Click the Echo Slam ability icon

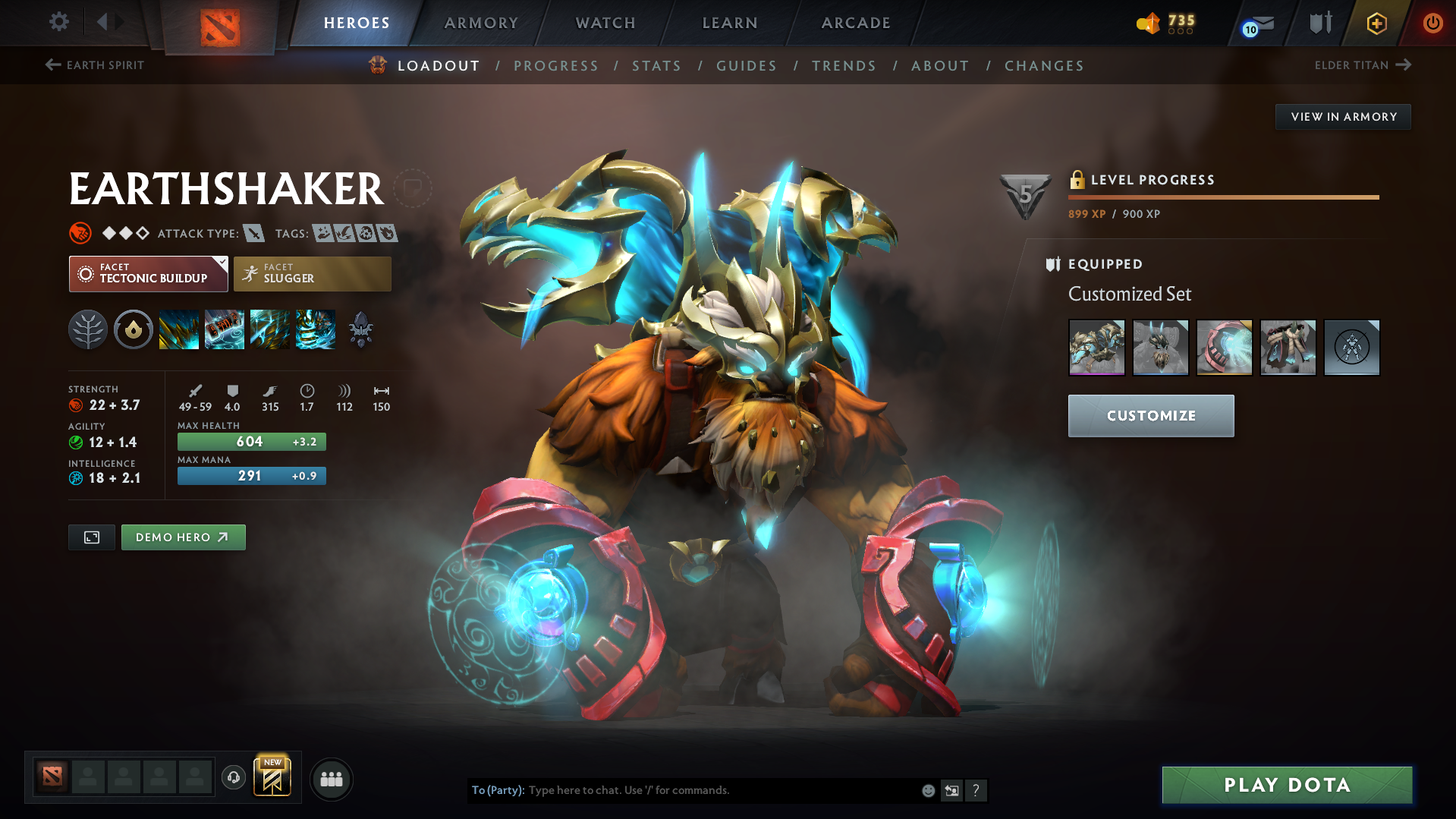[316, 329]
